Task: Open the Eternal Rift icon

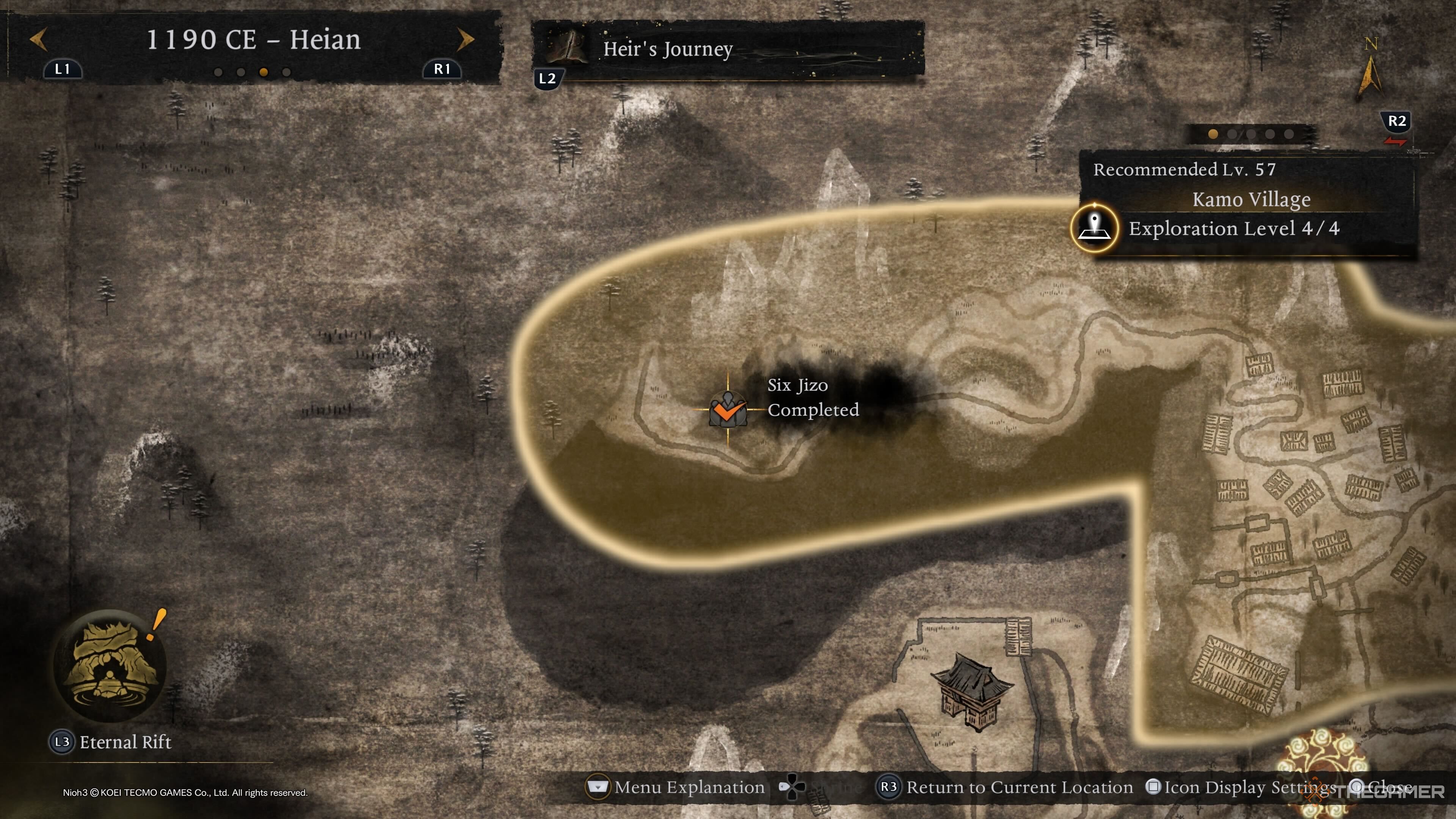Action: 110,665
